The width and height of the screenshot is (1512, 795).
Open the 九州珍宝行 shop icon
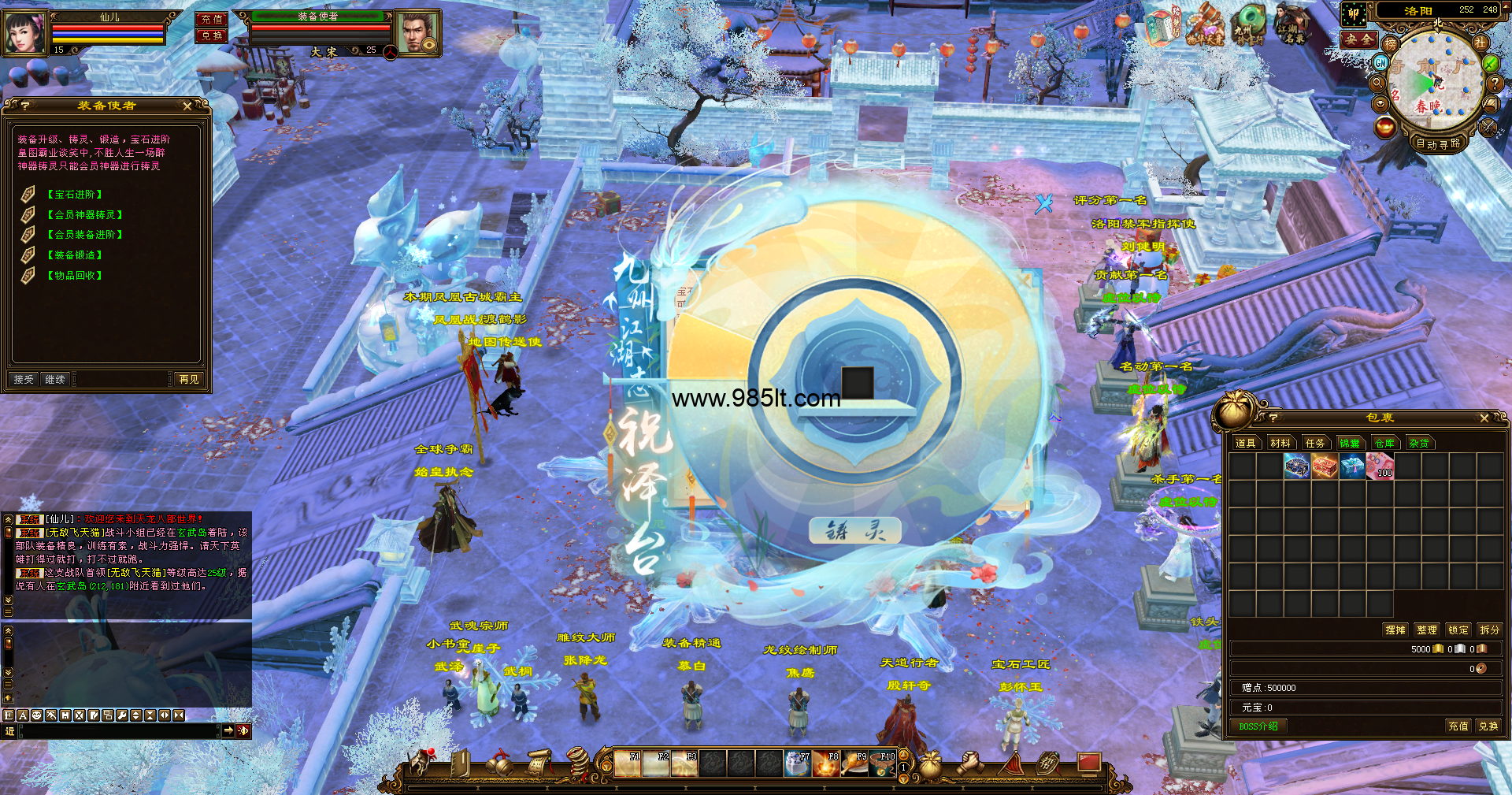click(1247, 24)
